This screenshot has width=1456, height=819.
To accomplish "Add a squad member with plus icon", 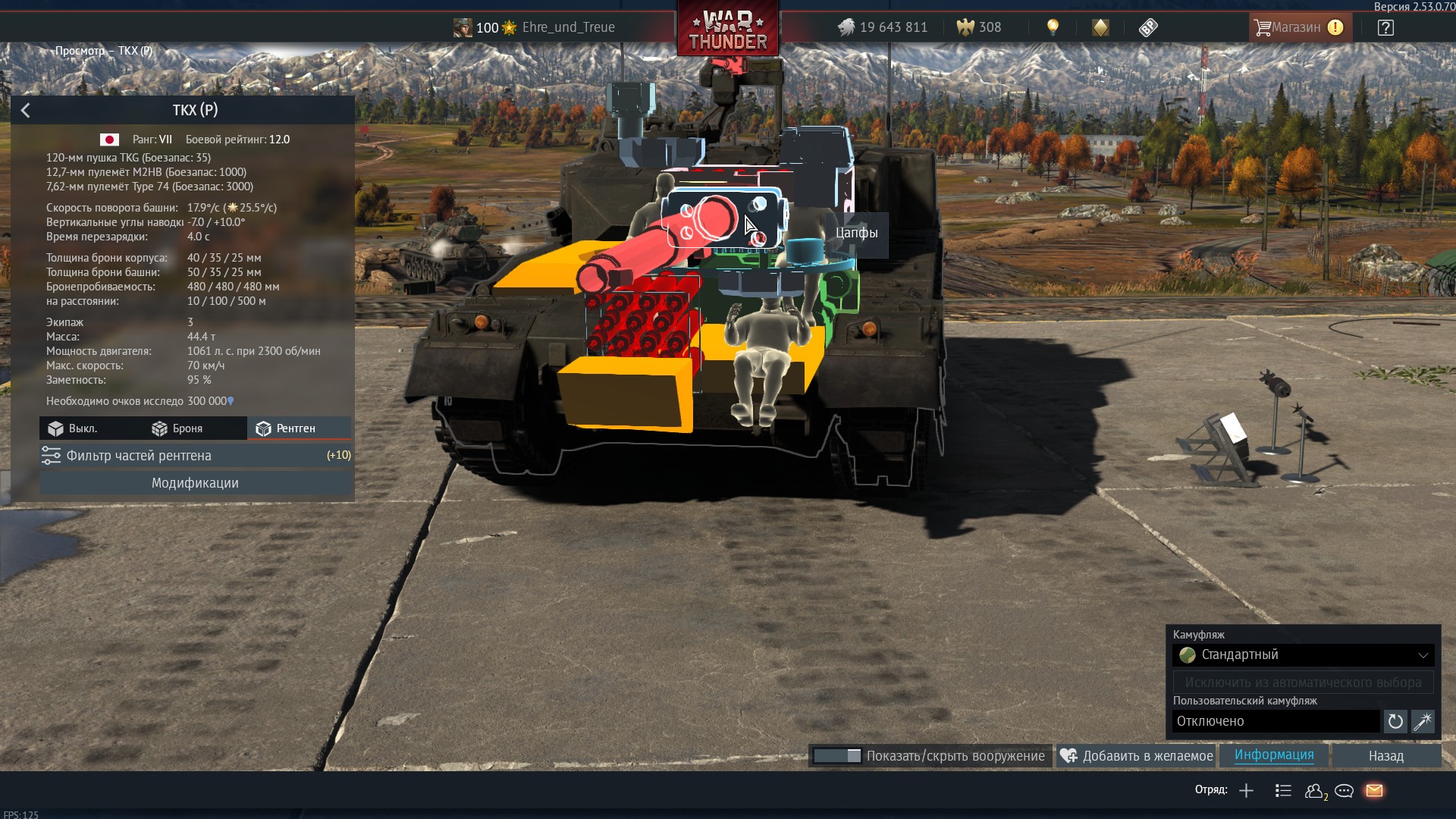I will point(1246,791).
